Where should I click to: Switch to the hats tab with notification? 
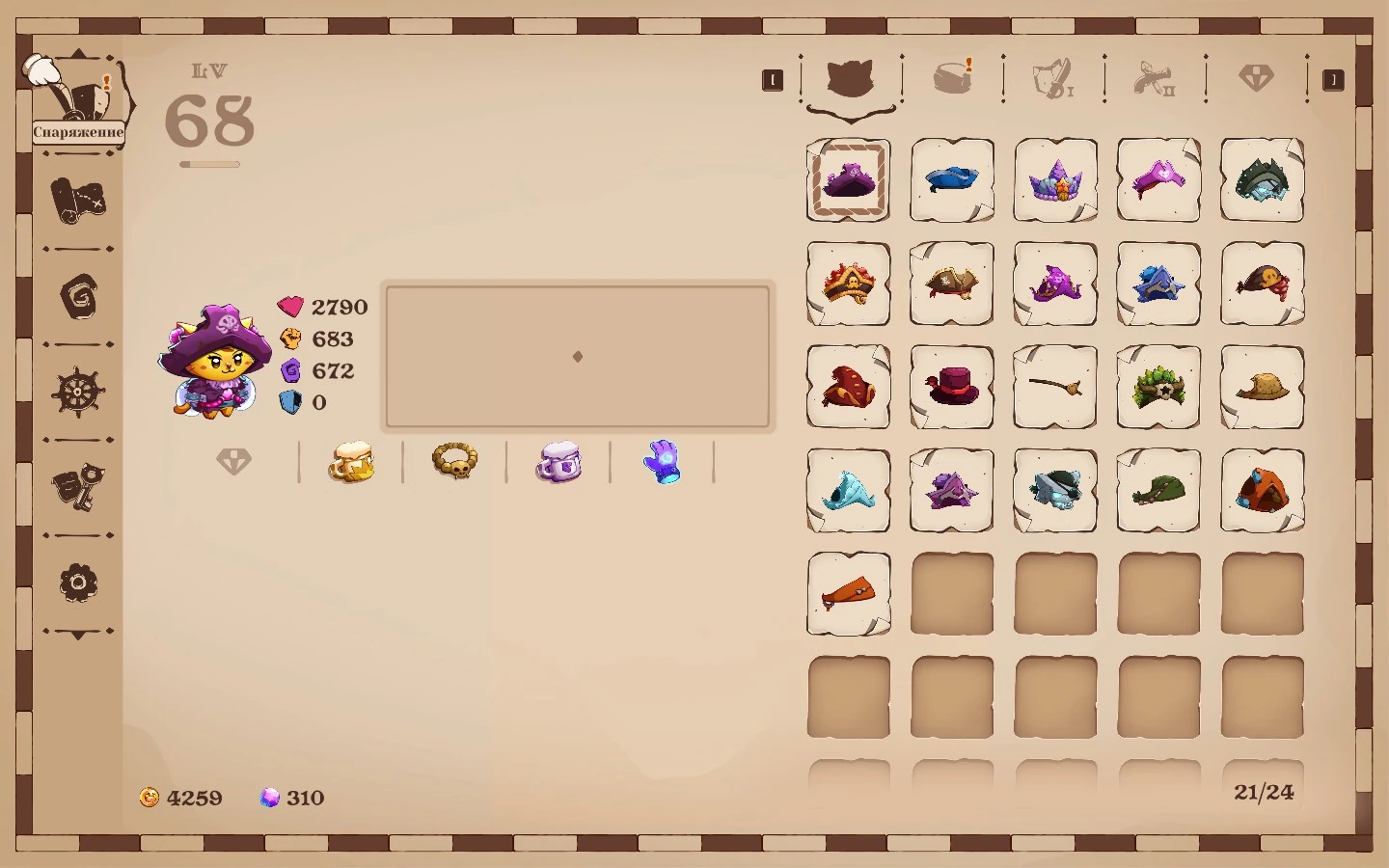point(953,77)
